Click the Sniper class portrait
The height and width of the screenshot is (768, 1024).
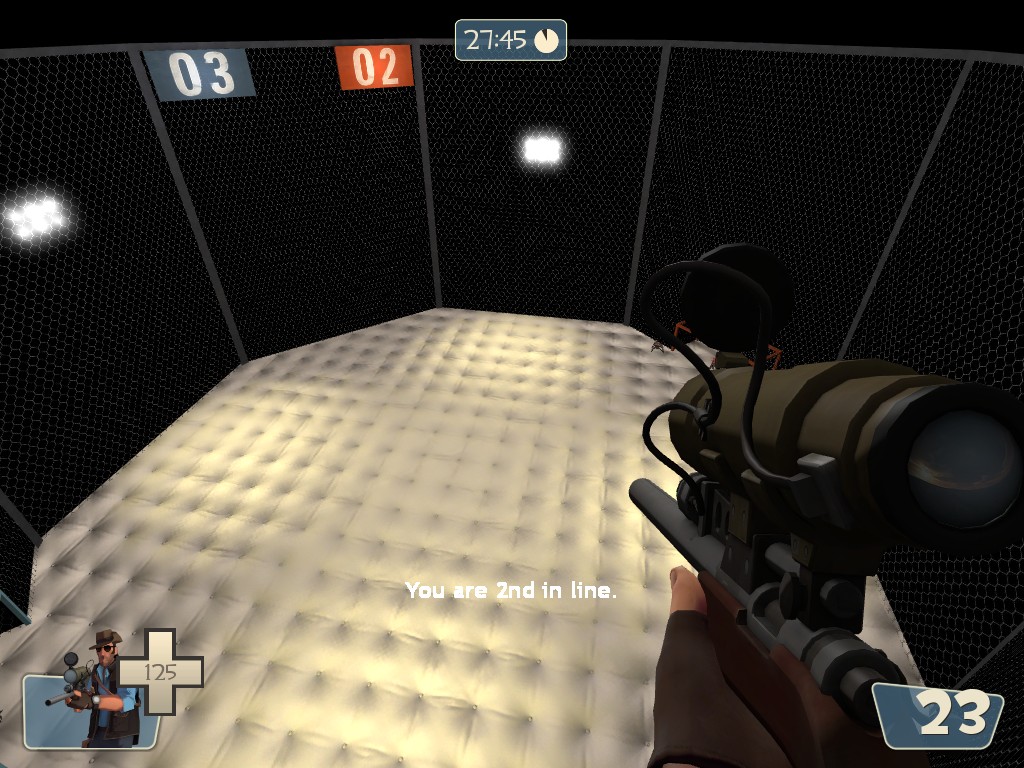pyautogui.click(x=98, y=688)
